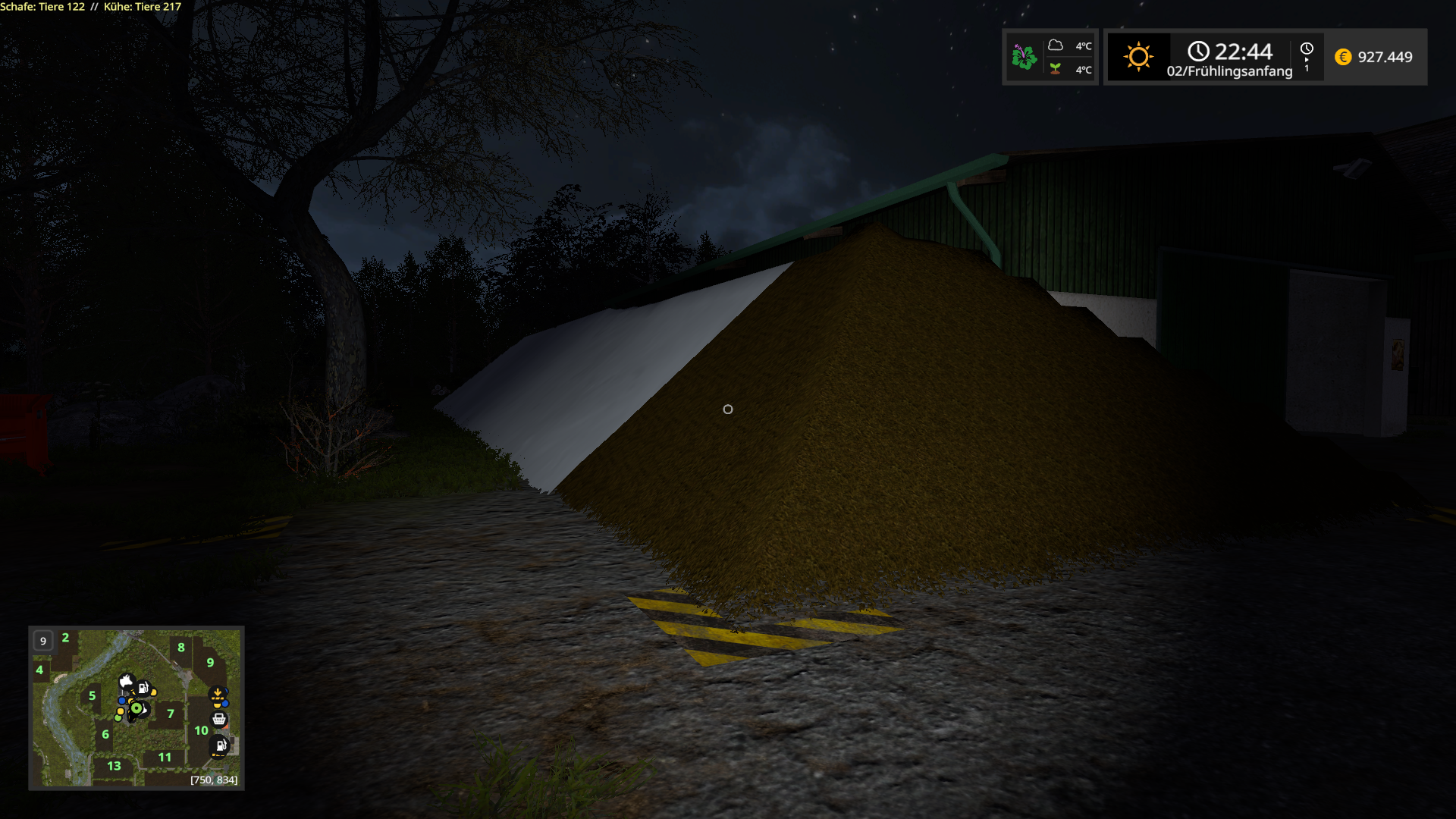
Task: Select the shopping basket marker on minimap
Action: point(219,719)
